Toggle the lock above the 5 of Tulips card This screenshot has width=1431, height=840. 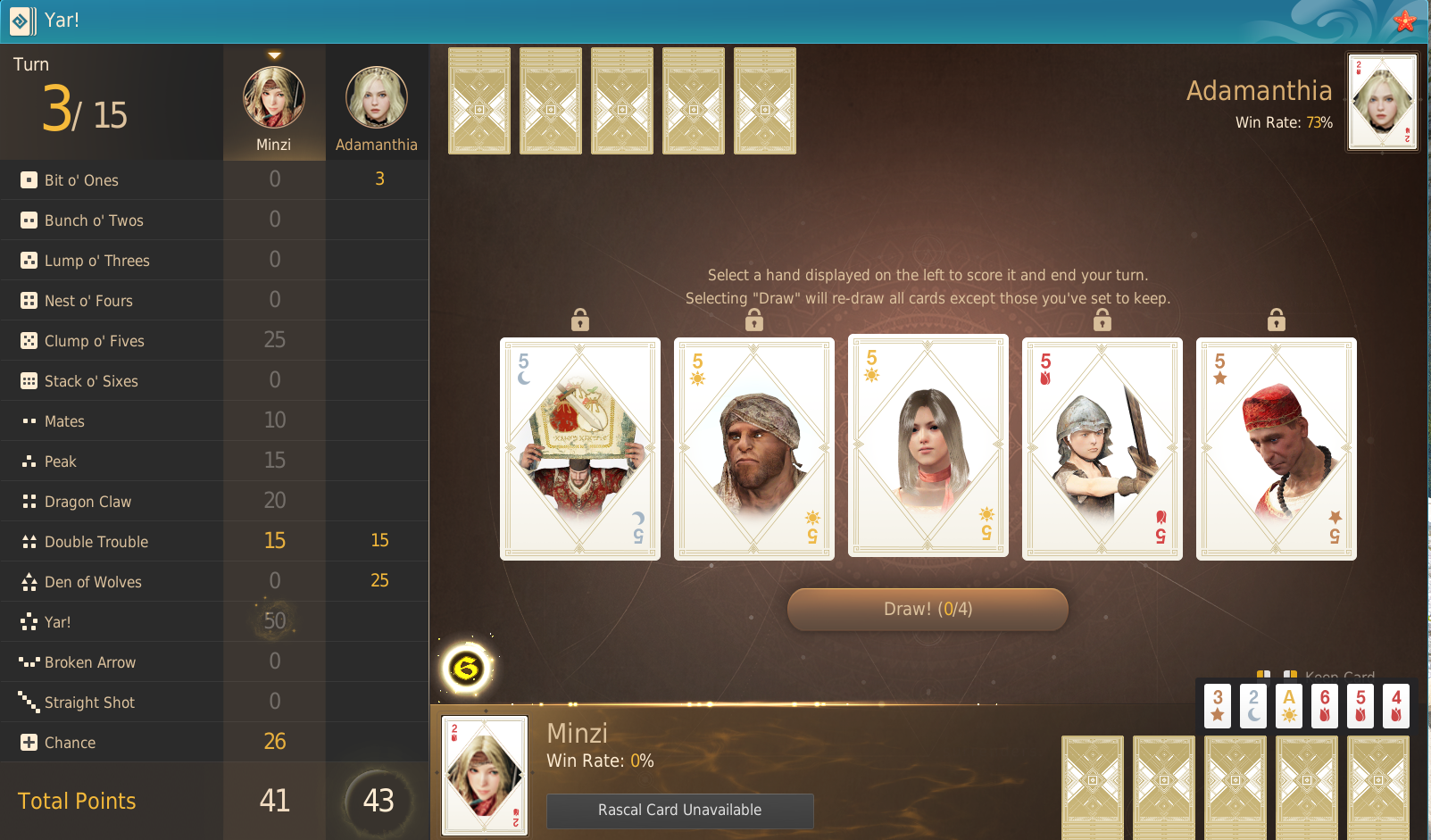1102,320
